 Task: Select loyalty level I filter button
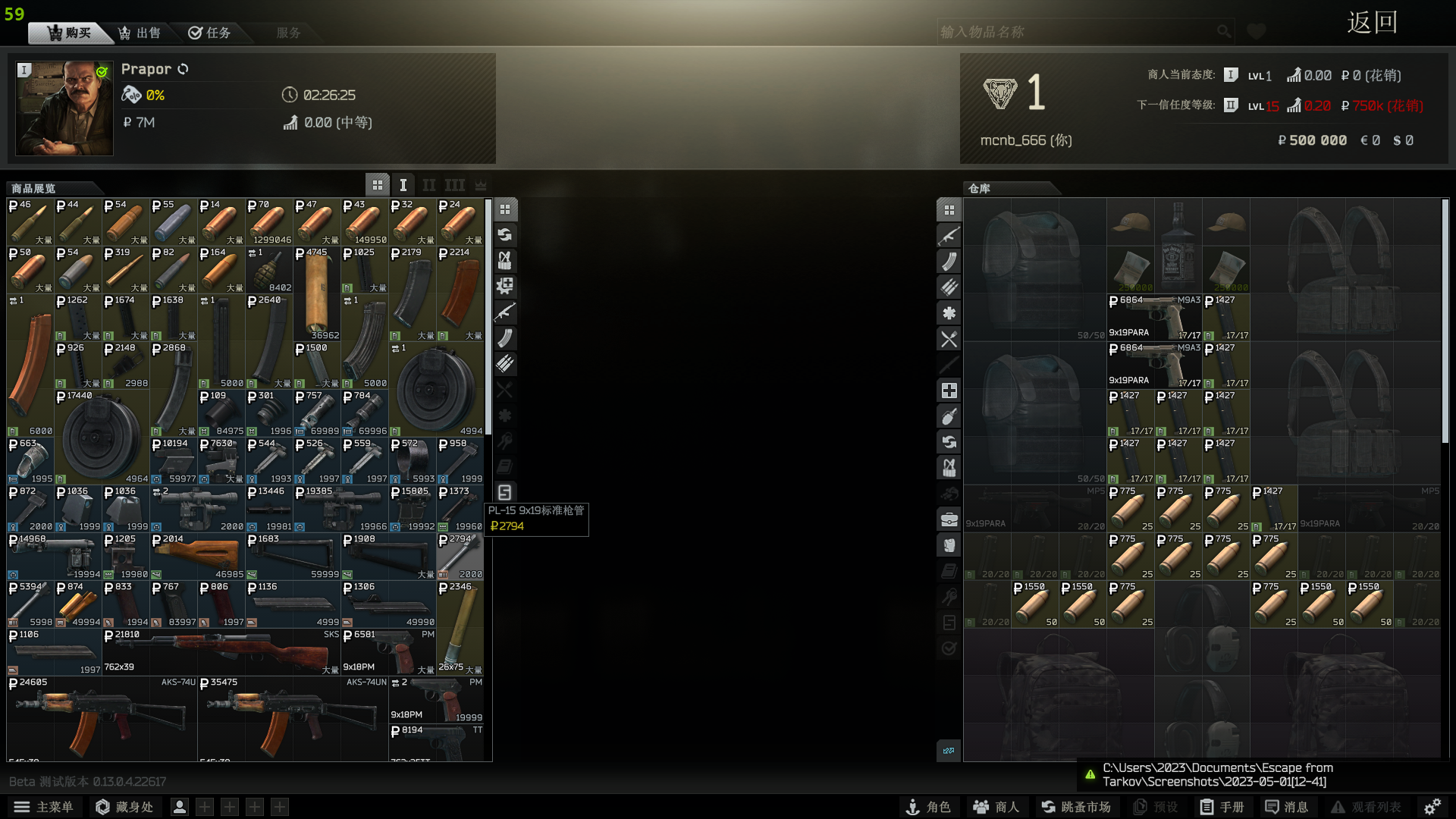click(403, 185)
